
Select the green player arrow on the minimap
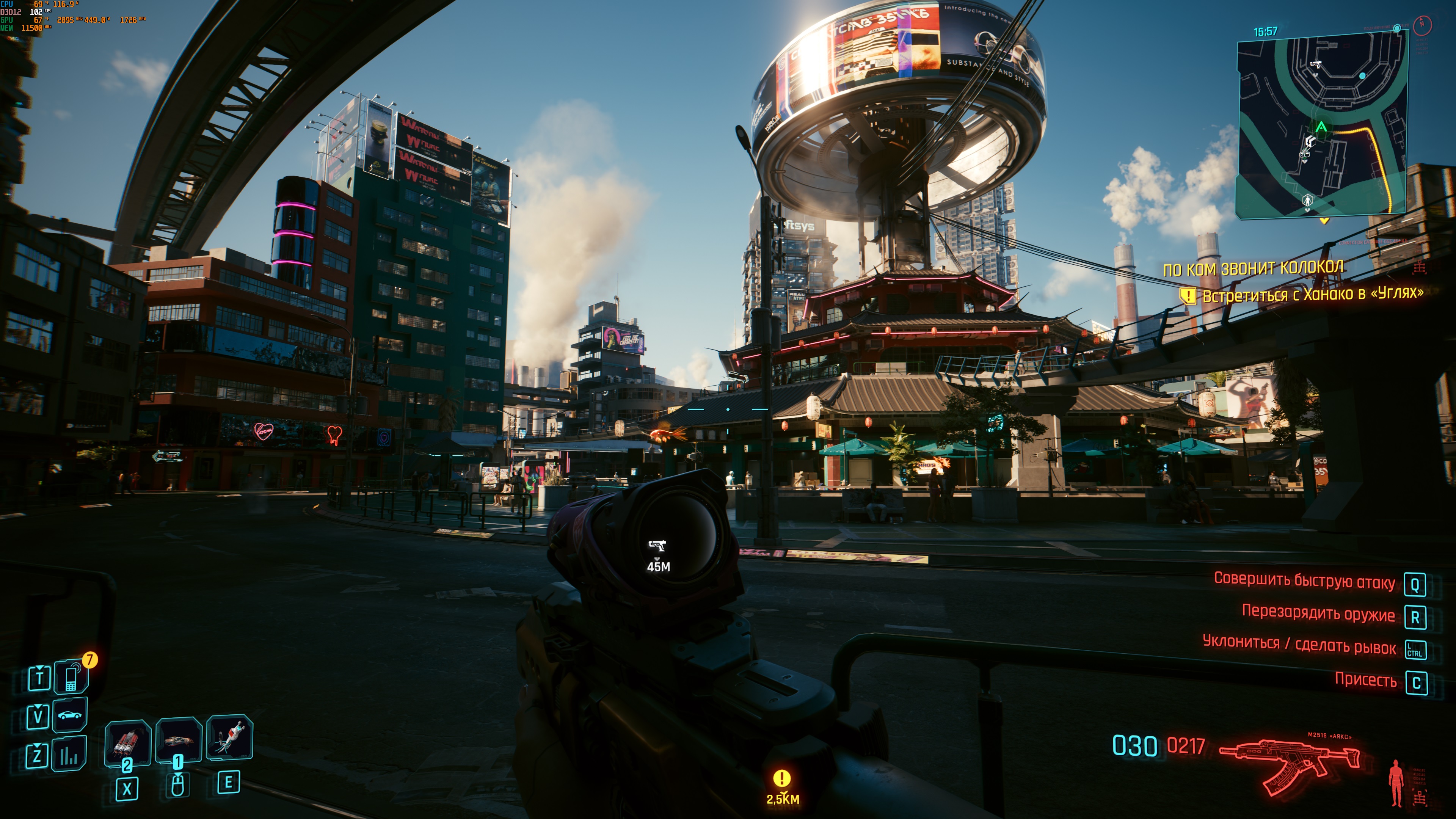pyautogui.click(x=1321, y=127)
